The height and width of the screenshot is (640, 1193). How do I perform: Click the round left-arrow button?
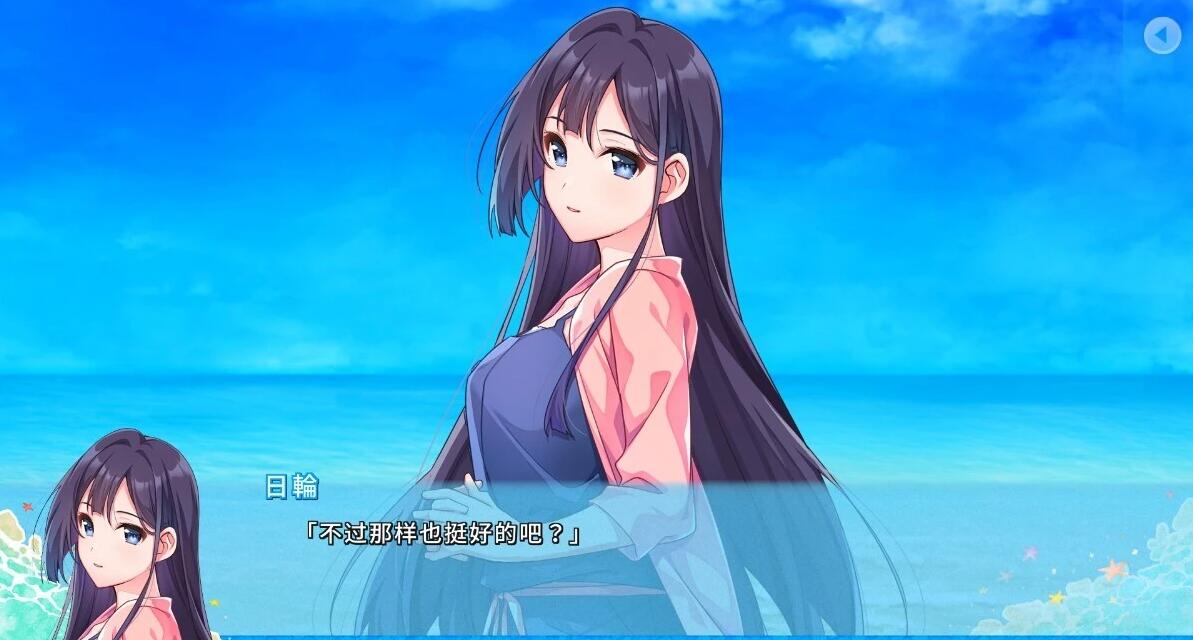pyautogui.click(x=1162, y=36)
